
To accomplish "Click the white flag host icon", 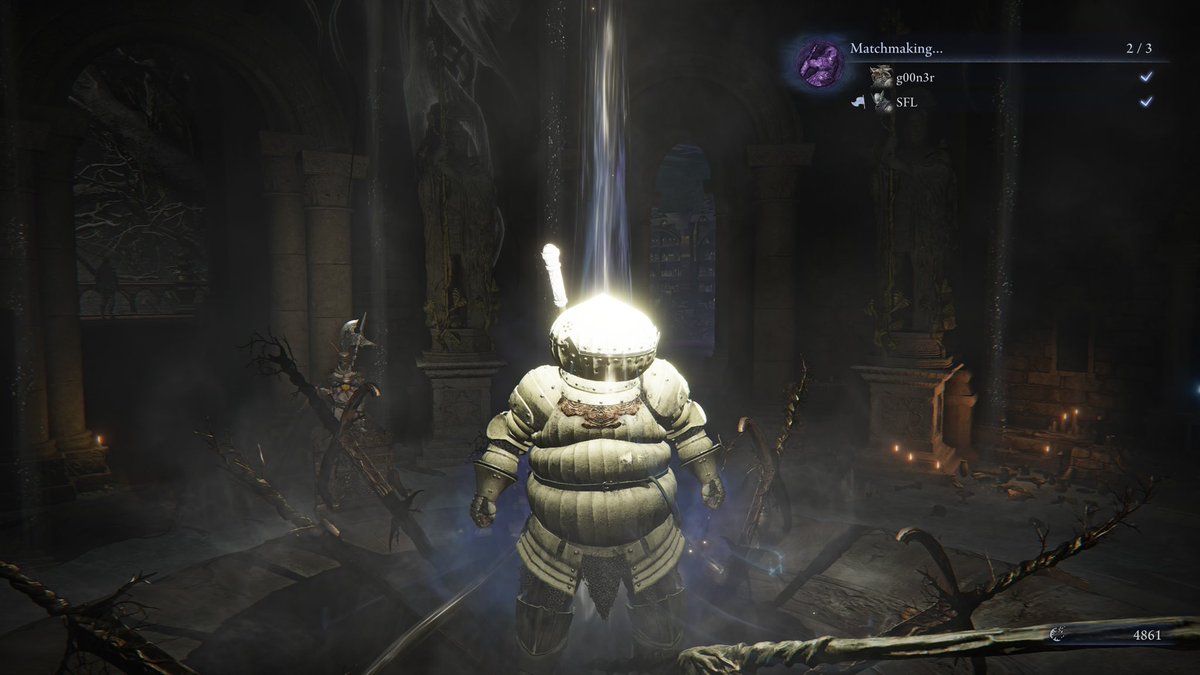I will [857, 102].
